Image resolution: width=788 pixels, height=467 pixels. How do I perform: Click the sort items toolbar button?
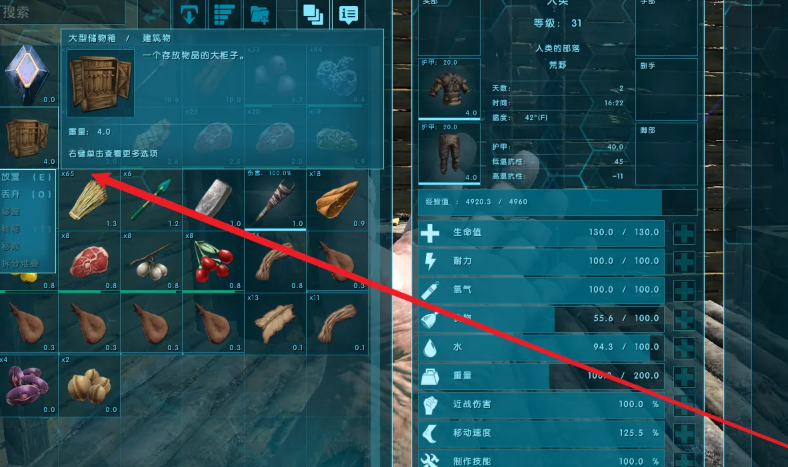click(224, 14)
